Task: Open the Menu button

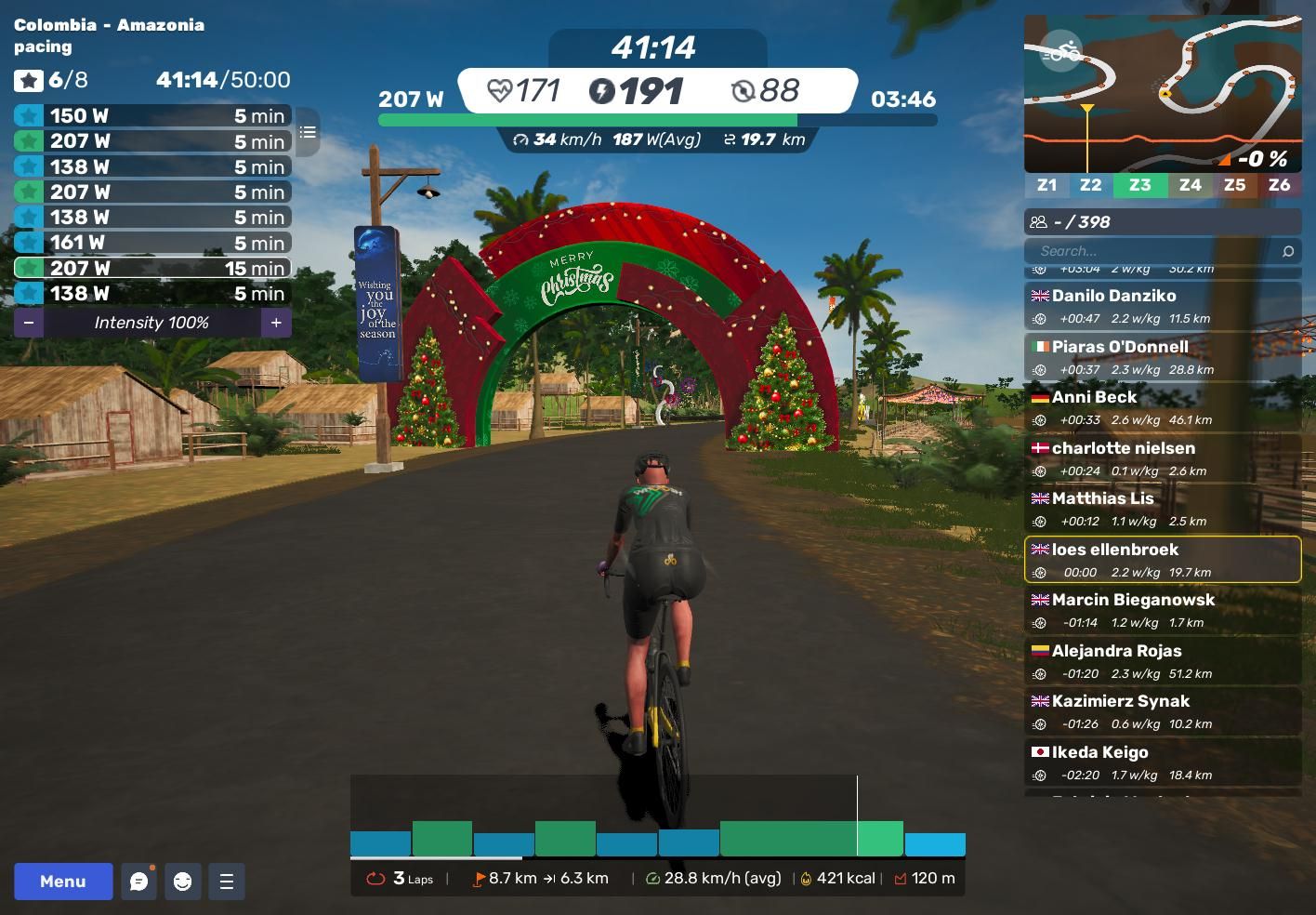Action: click(x=63, y=882)
